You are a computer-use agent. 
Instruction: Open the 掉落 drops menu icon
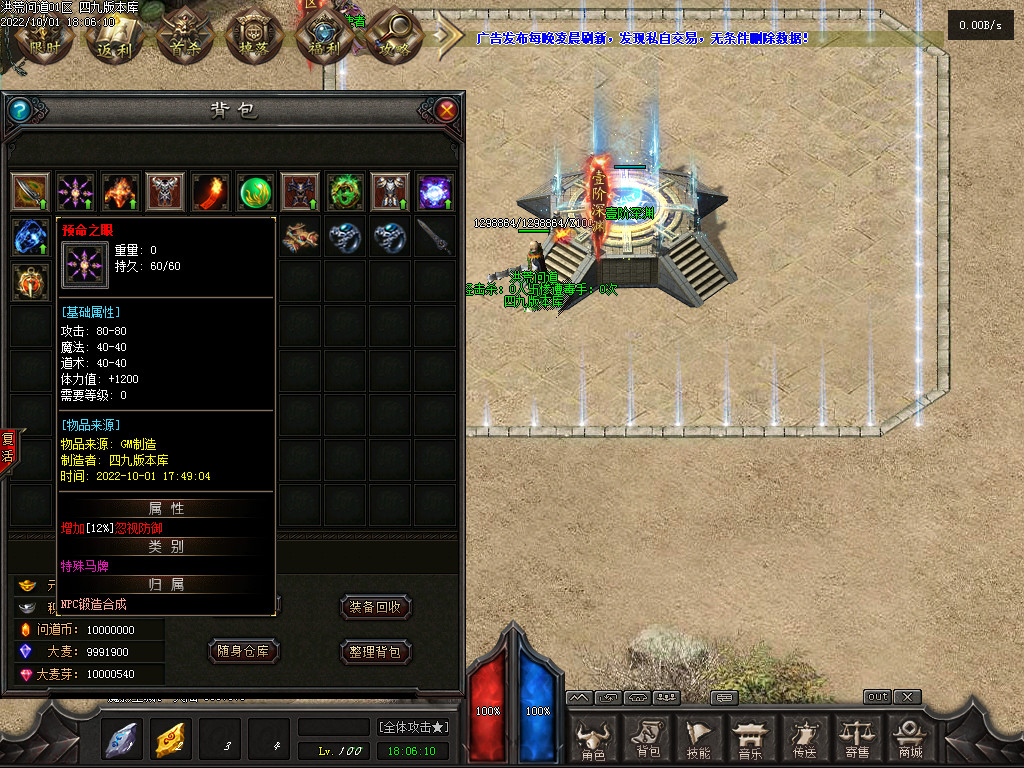[249, 37]
